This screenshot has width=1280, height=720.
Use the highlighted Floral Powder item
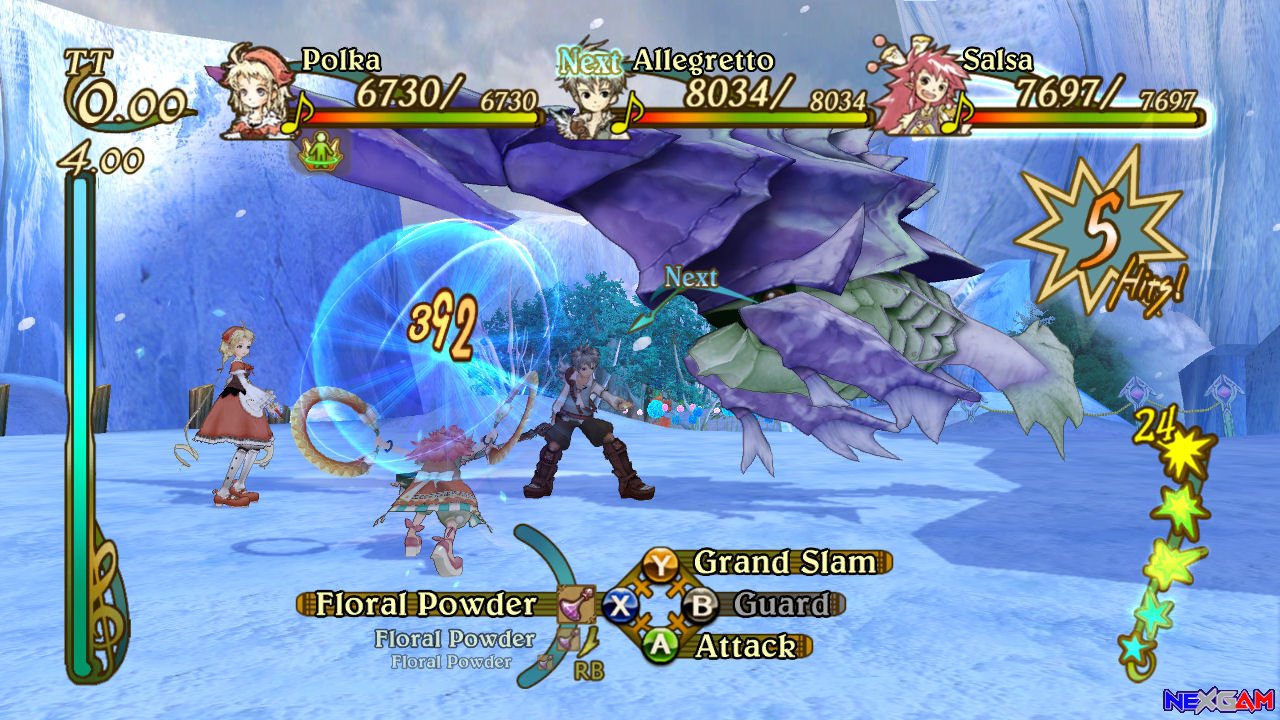point(427,604)
